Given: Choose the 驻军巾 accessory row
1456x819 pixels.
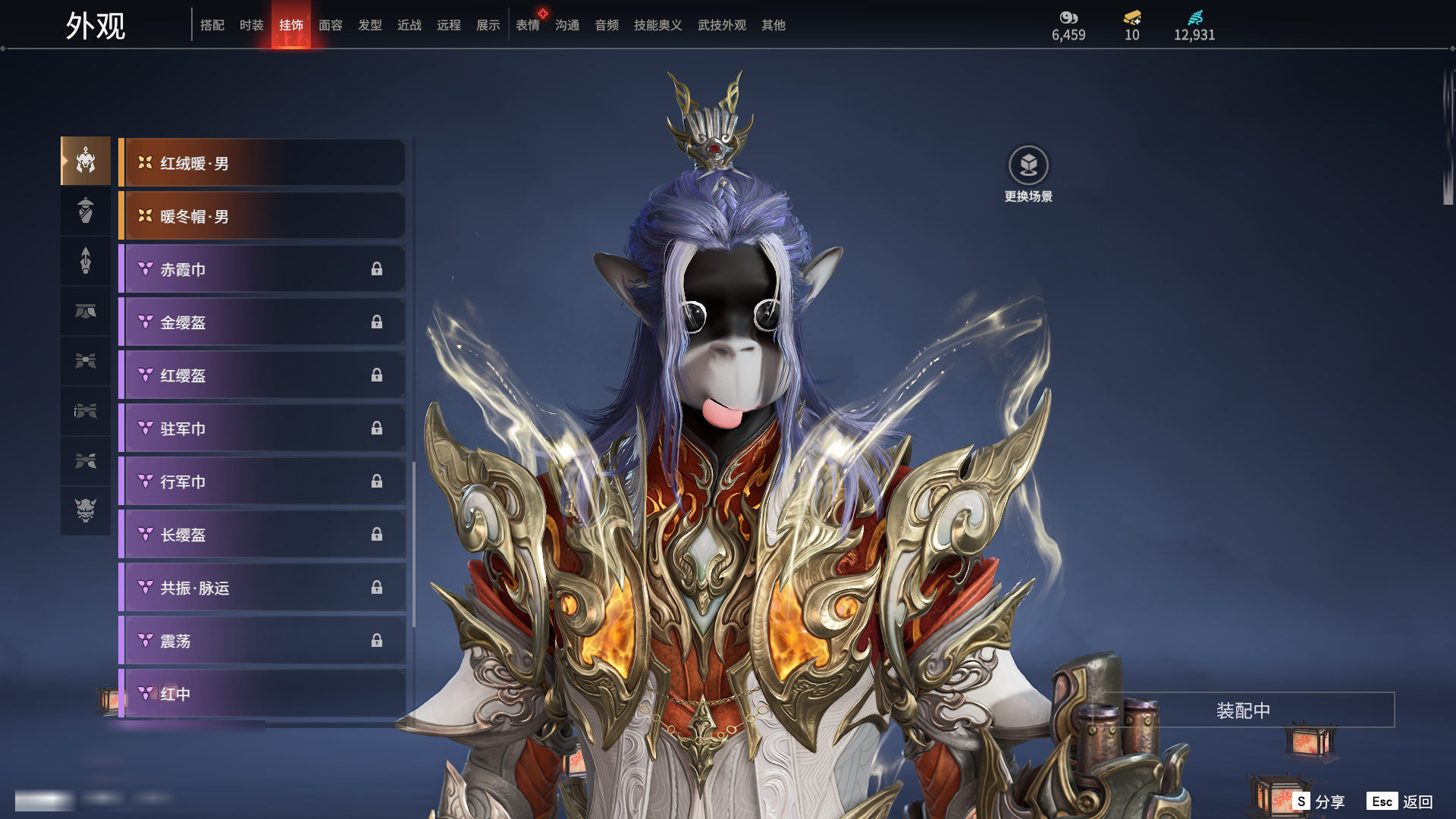Looking at the screenshot, I should point(262,428).
